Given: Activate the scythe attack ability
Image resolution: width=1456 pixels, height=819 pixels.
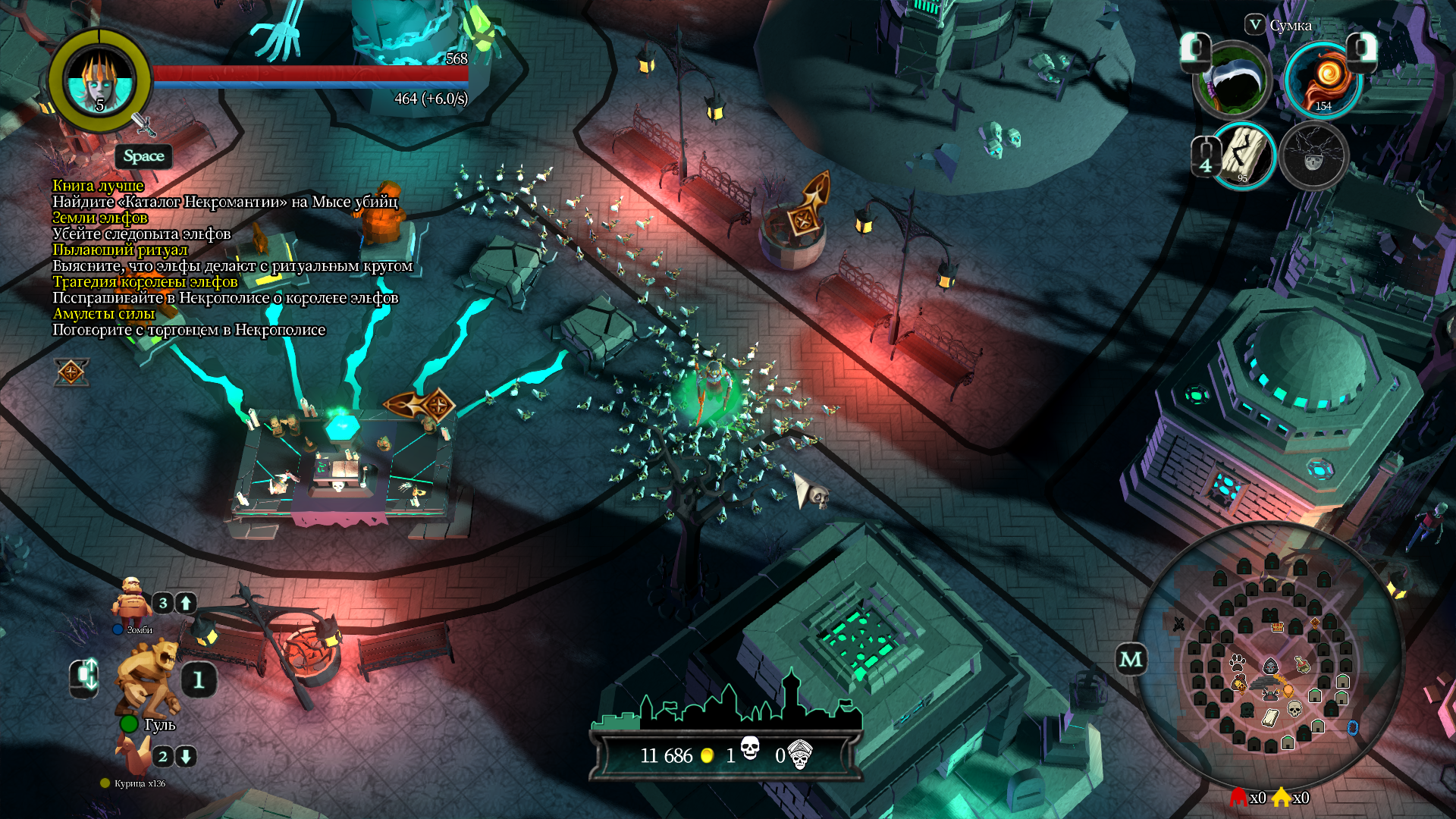Looking at the screenshot, I should tap(1234, 80).
